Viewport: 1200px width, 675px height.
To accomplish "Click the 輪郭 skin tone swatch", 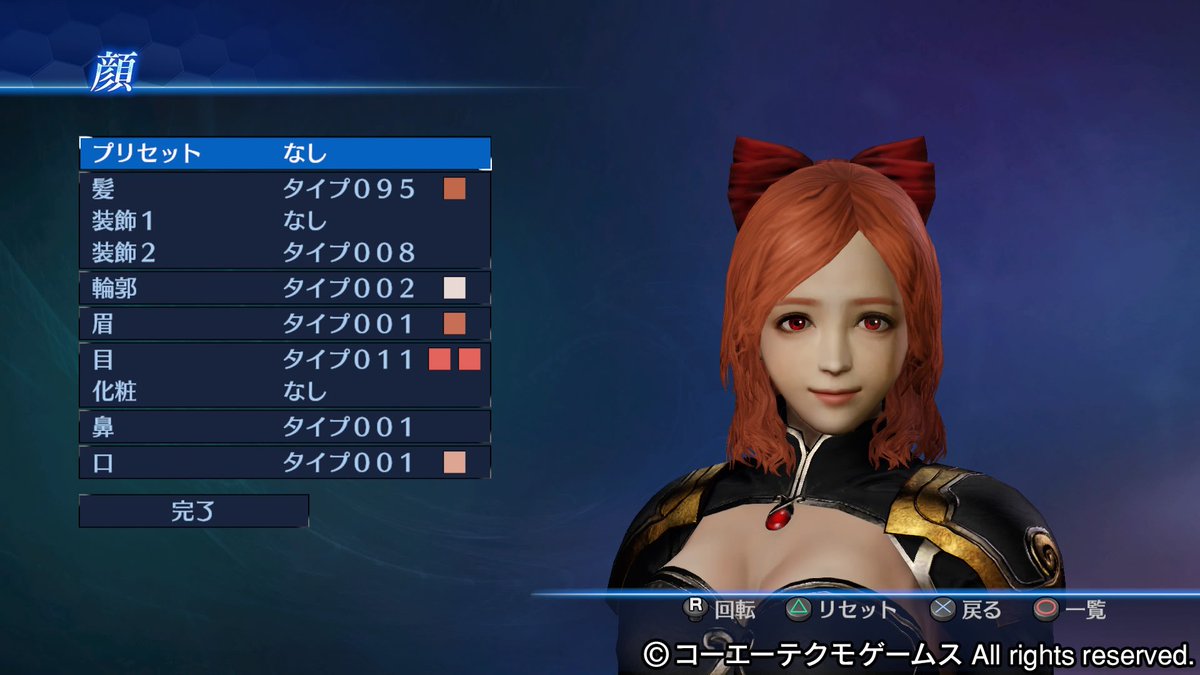I will [x=455, y=289].
